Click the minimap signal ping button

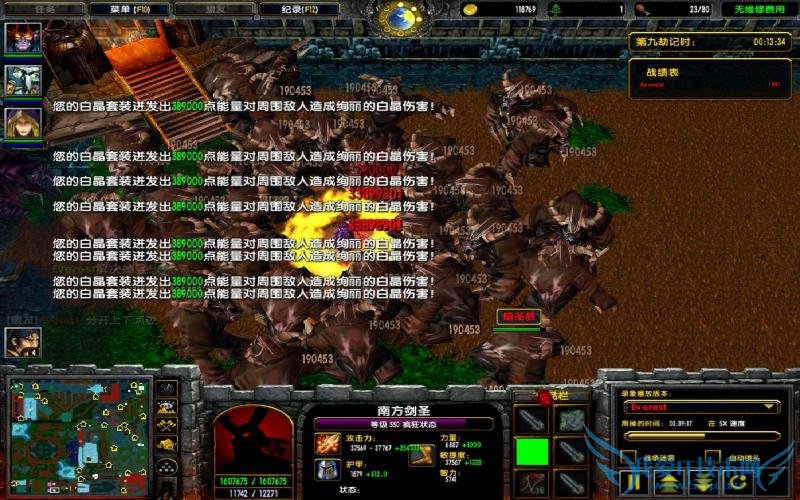pos(167,388)
